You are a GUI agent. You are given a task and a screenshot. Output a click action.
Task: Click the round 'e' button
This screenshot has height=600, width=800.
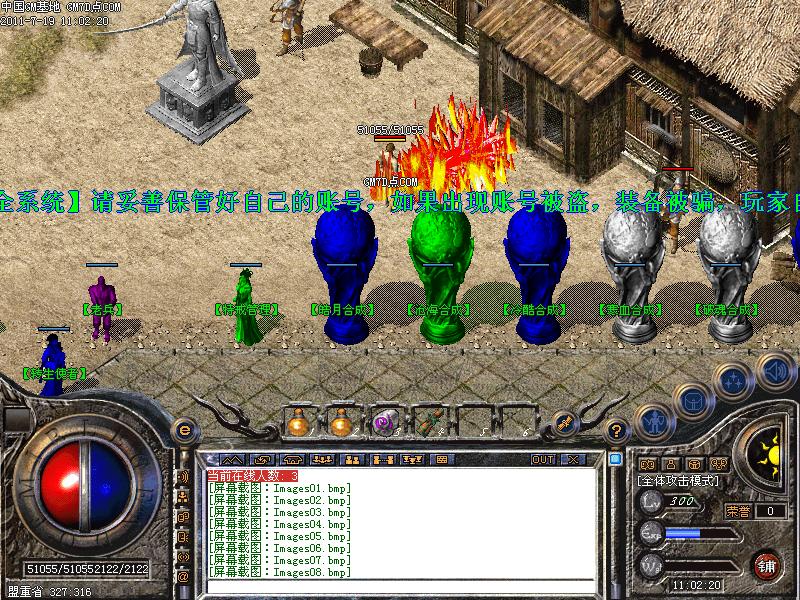pos(183,431)
